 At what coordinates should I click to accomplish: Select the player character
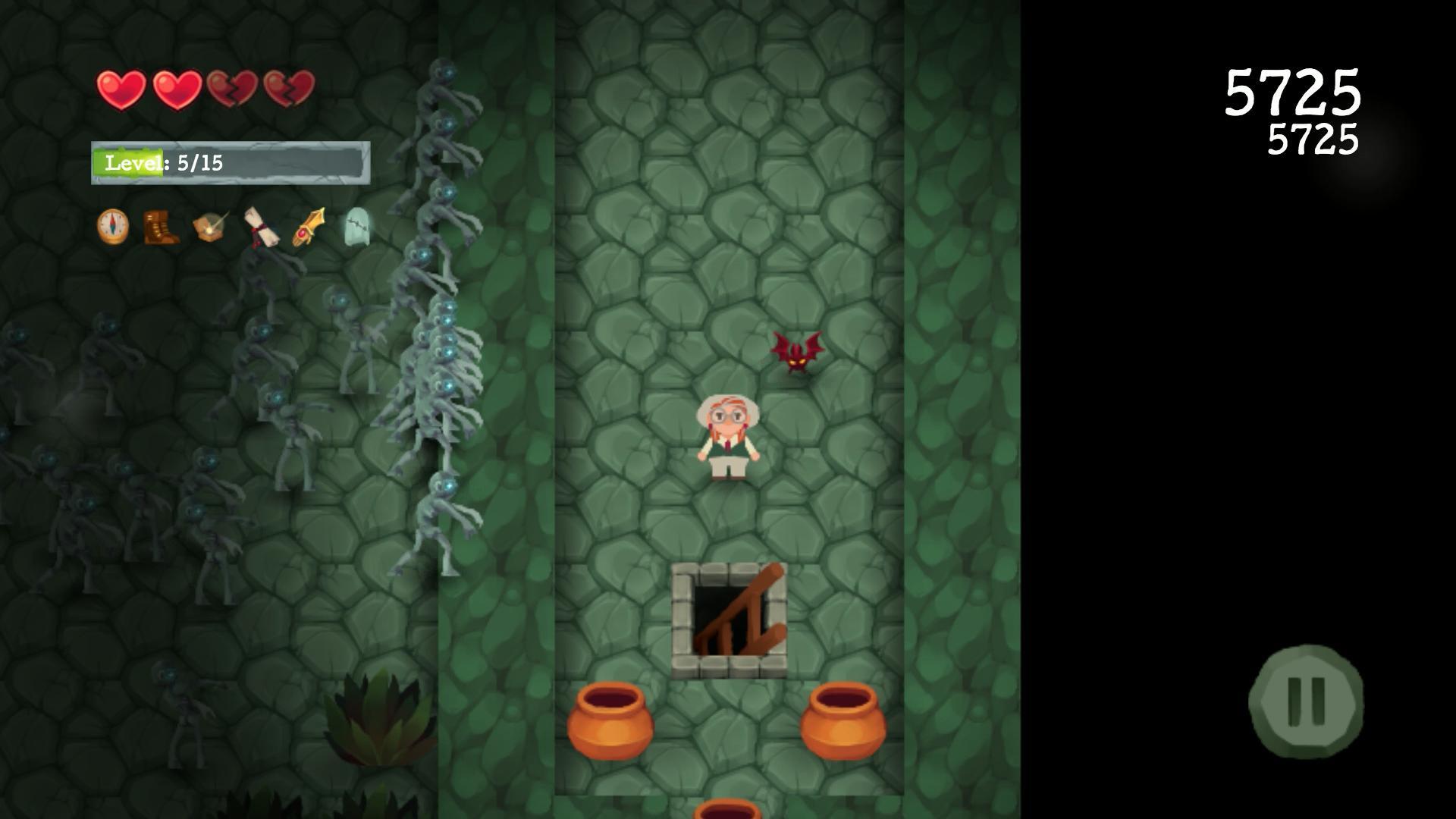coord(729,436)
